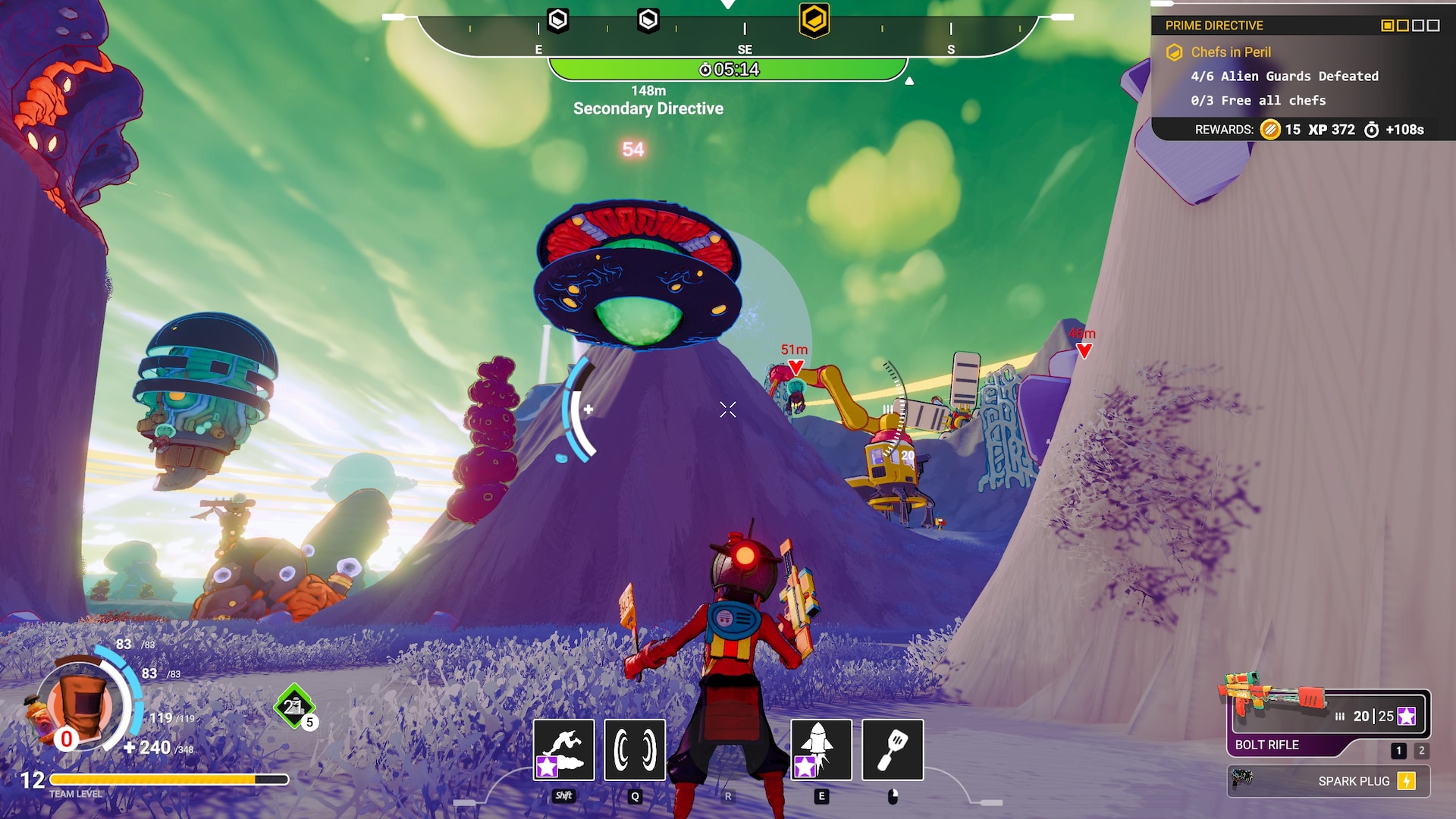Open the Chefs in Peril directive tracker
The width and height of the screenshot is (1456, 819).
[x=1231, y=52]
